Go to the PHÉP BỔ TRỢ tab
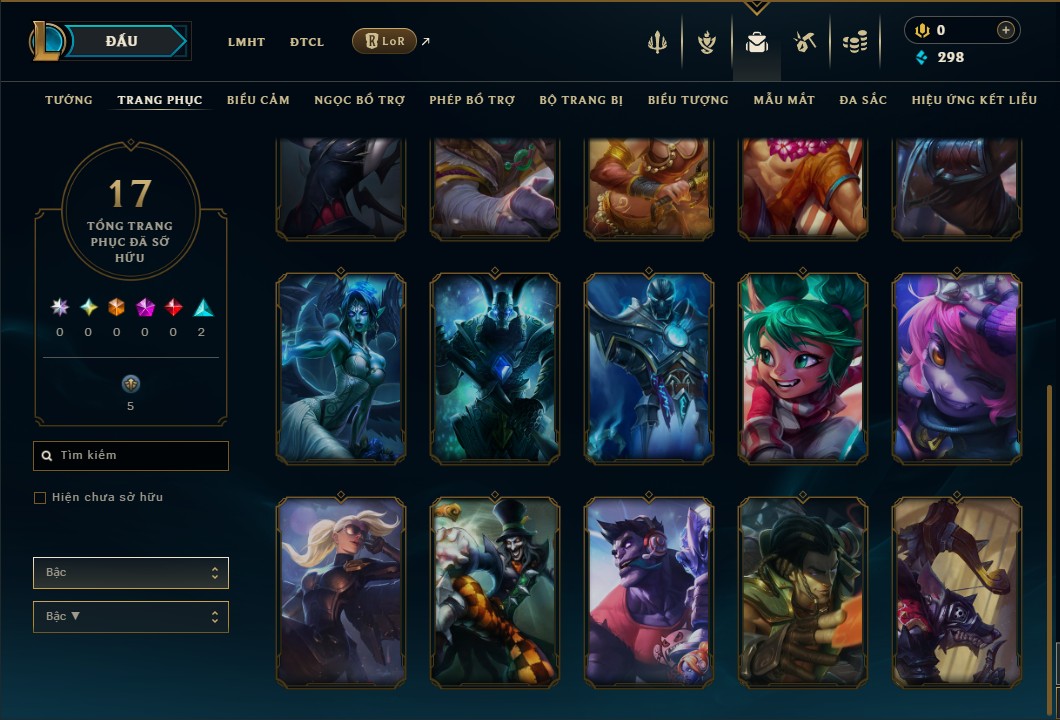 click(472, 100)
